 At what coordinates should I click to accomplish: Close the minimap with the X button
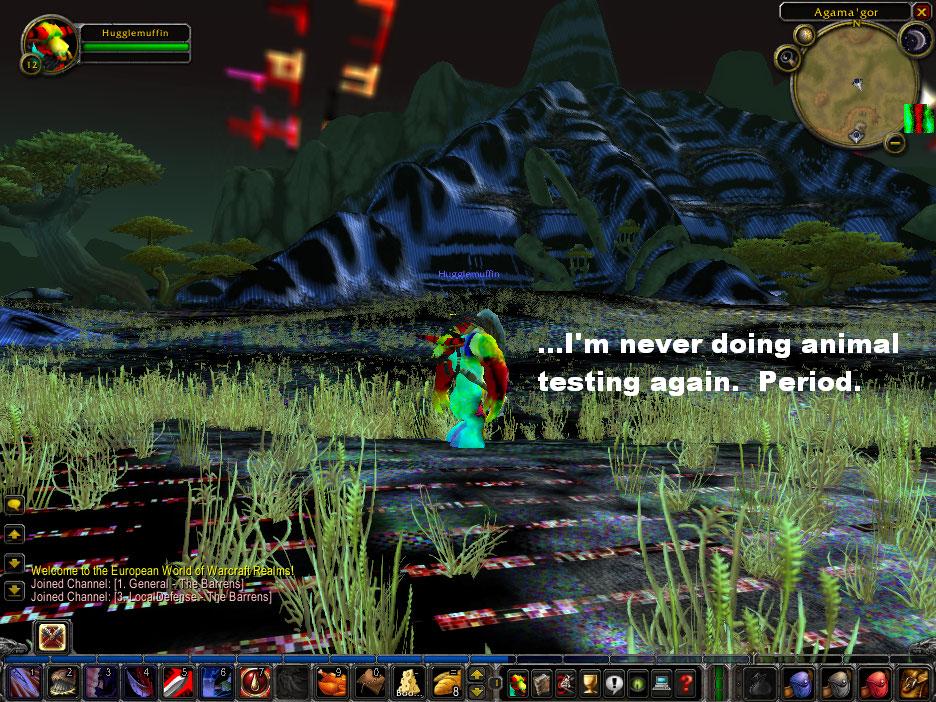(x=921, y=12)
